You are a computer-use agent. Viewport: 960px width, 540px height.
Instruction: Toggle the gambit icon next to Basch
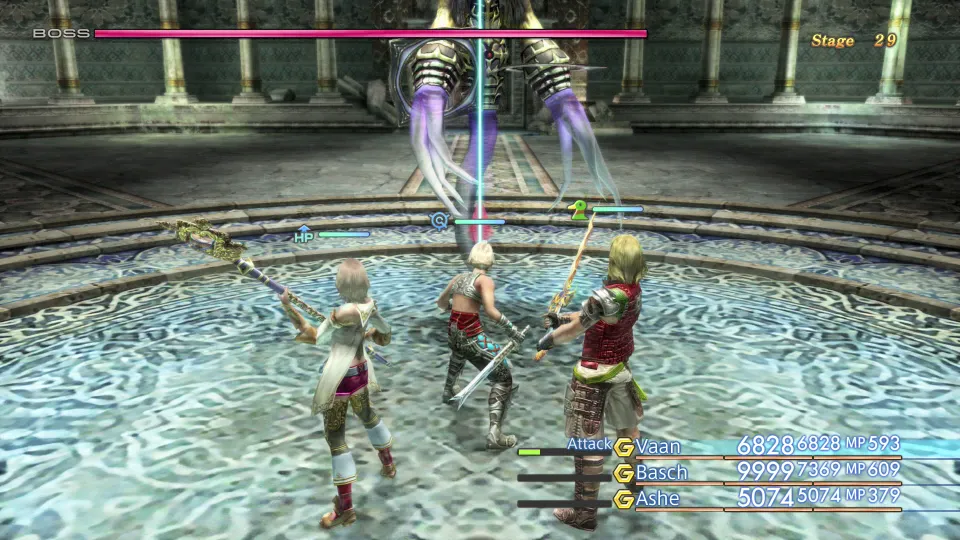click(x=624, y=473)
